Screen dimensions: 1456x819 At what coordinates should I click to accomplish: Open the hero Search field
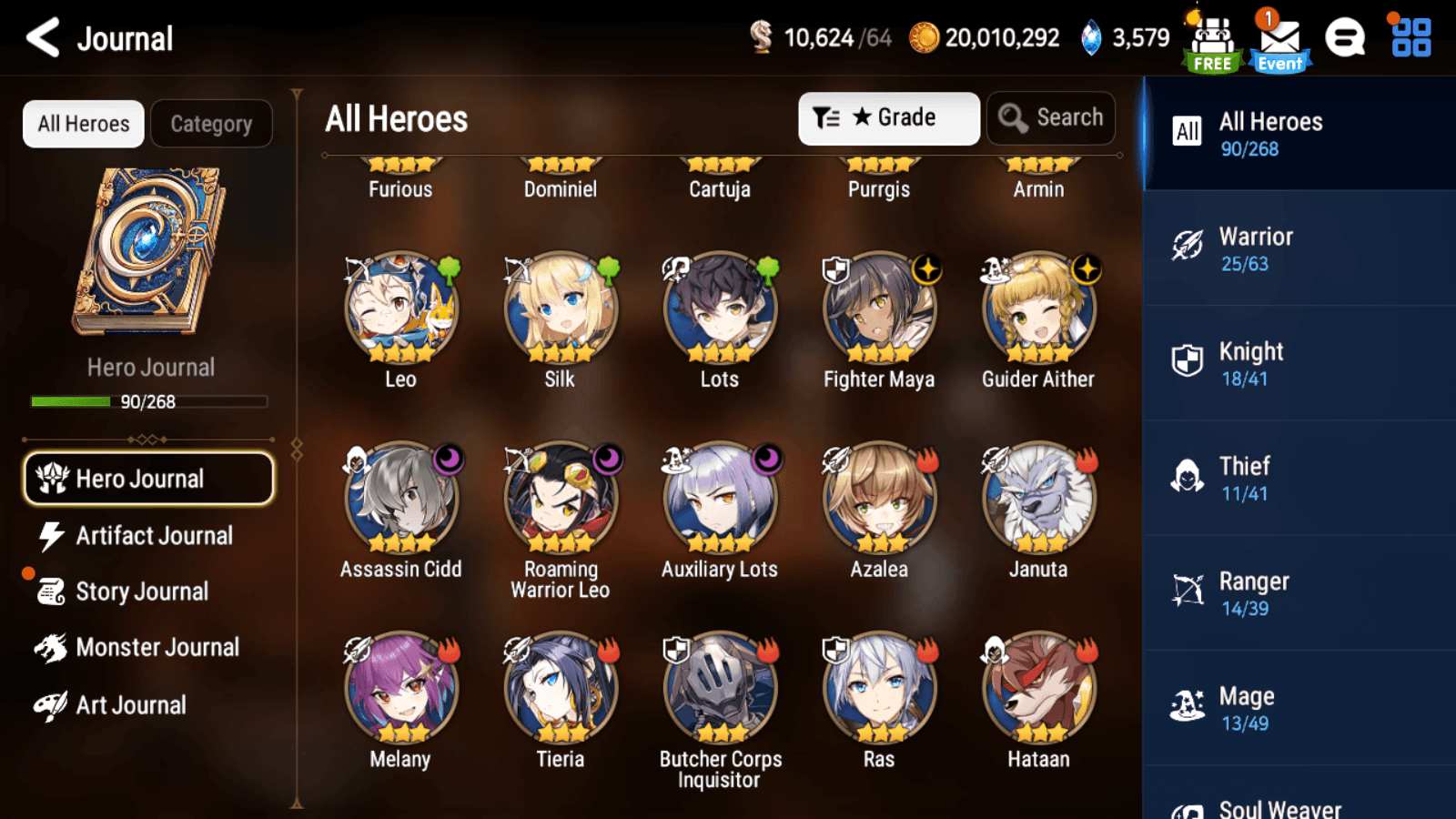(1051, 118)
